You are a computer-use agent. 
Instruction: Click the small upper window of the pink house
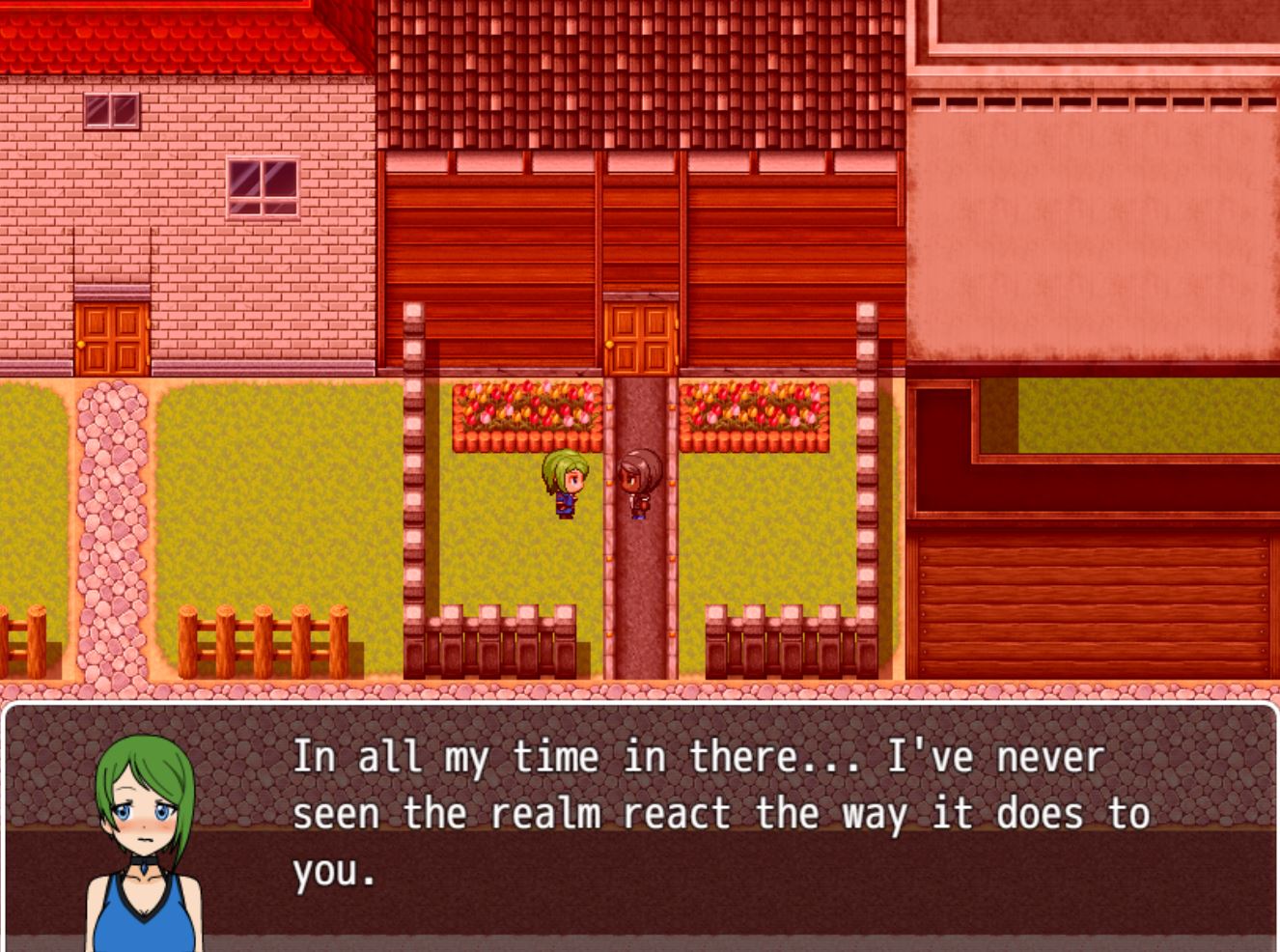coord(111,109)
